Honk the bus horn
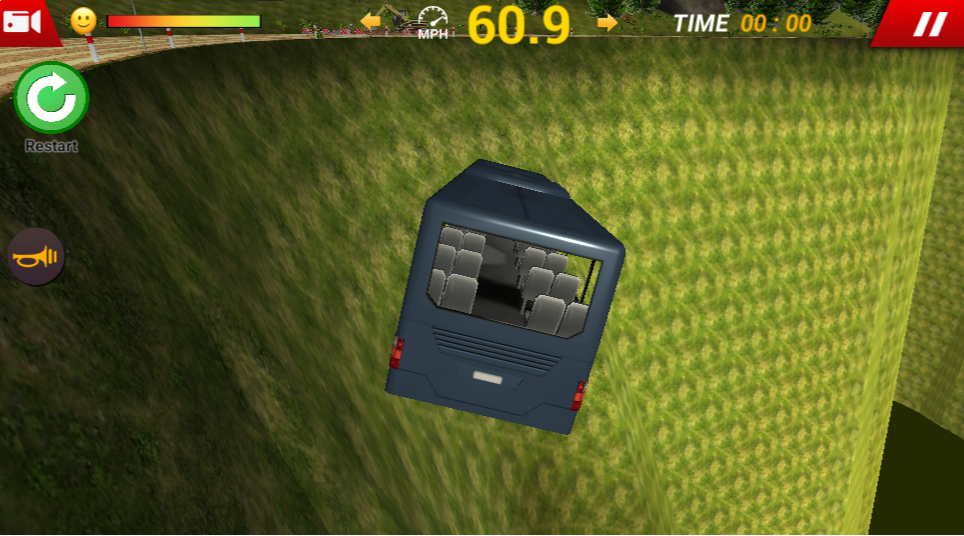 (36, 257)
